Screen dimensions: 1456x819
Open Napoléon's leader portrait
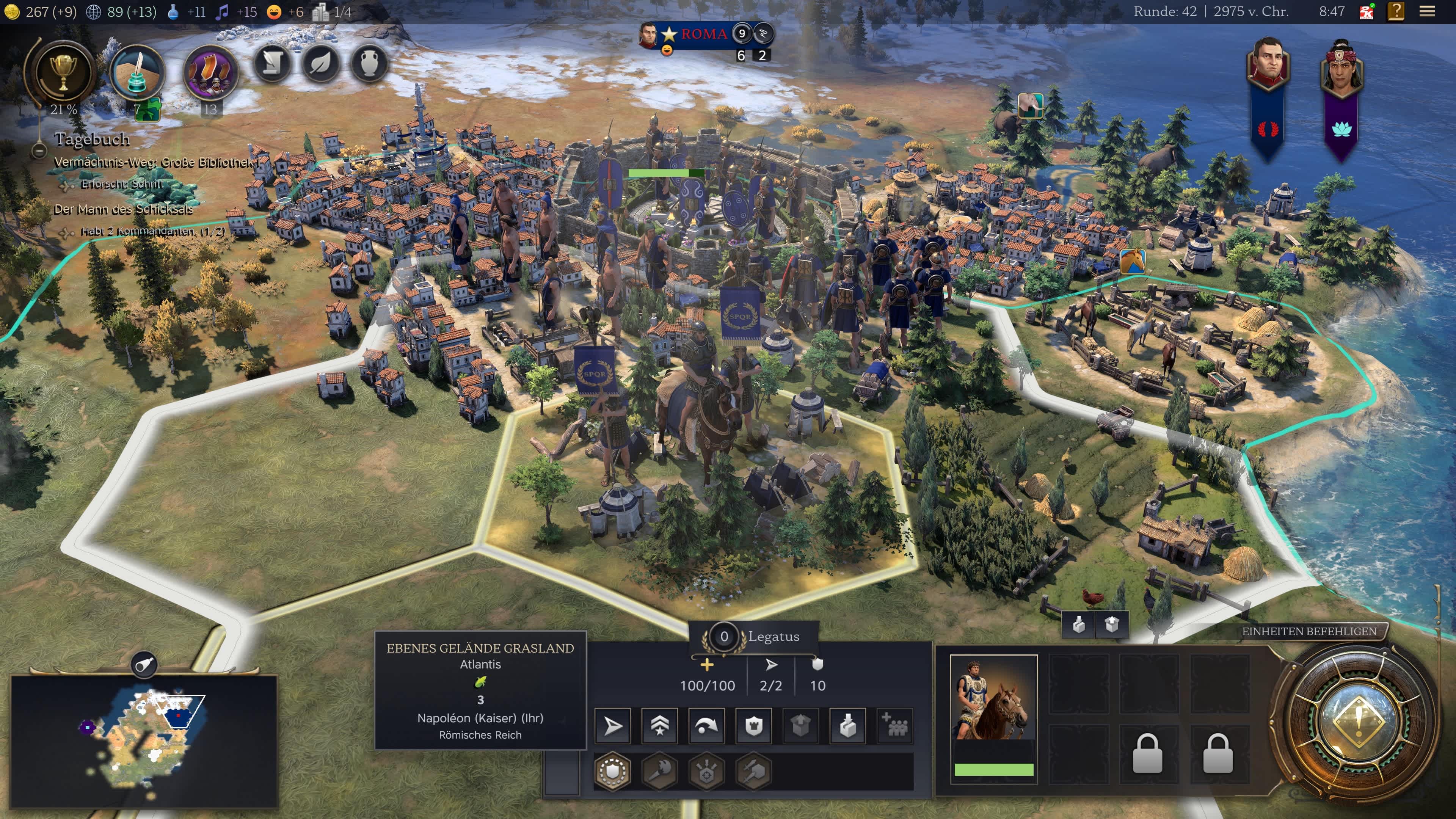[1268, 63]
